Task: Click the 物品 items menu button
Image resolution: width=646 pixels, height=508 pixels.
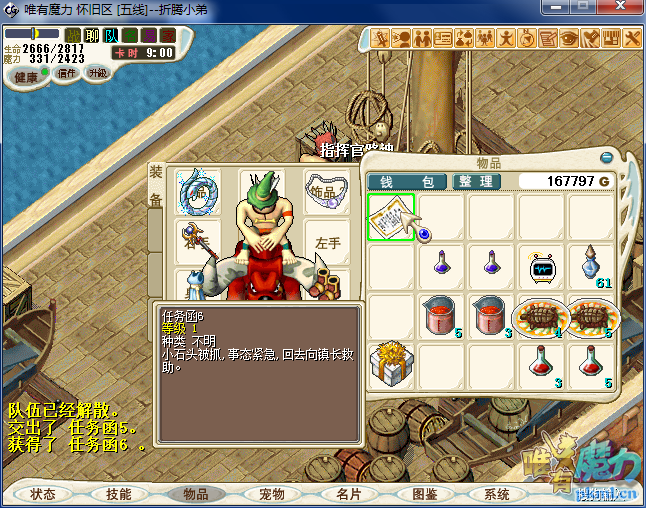Action: coord(195,494)
